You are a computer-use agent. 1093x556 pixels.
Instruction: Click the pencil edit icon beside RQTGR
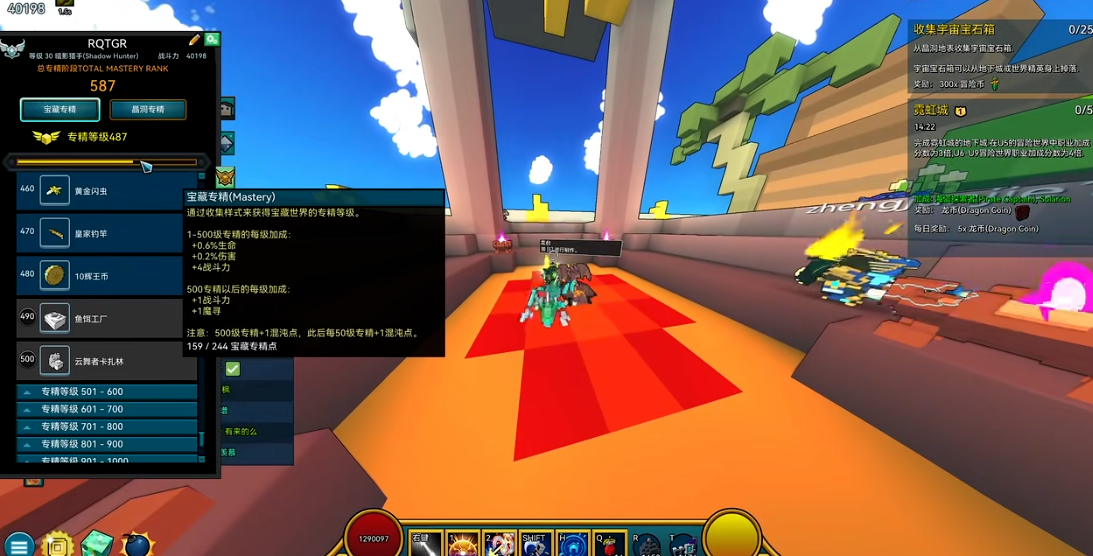(x=195, y=40)
